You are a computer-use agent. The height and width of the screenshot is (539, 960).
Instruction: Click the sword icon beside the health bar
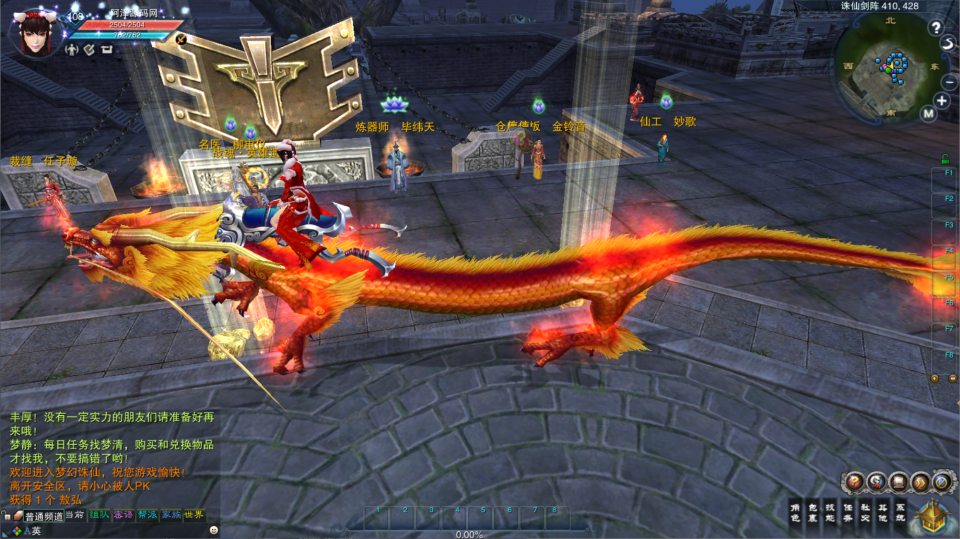pyautogui.click(x=181, y=39)
